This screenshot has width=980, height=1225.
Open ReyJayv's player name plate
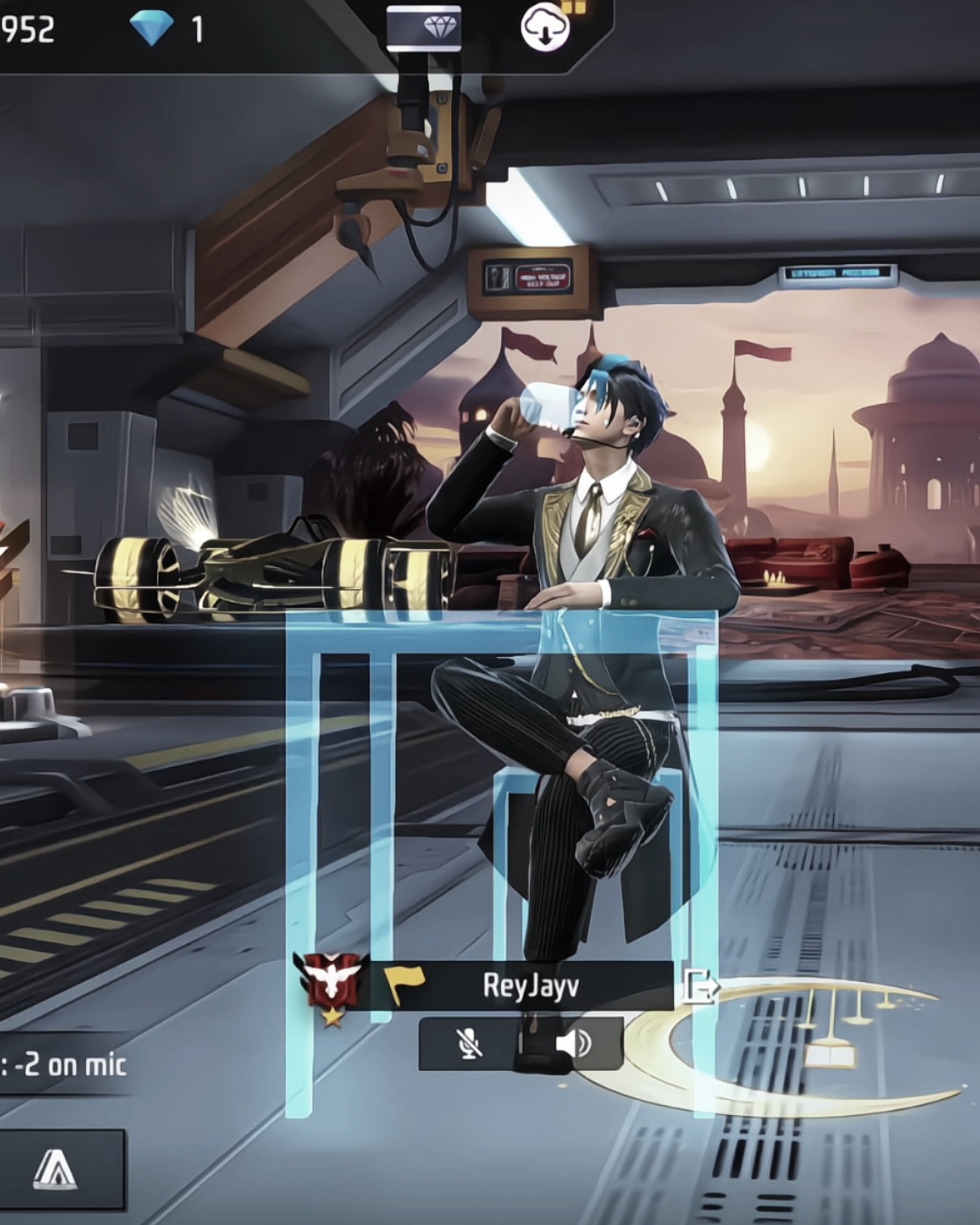pos(530,985)
